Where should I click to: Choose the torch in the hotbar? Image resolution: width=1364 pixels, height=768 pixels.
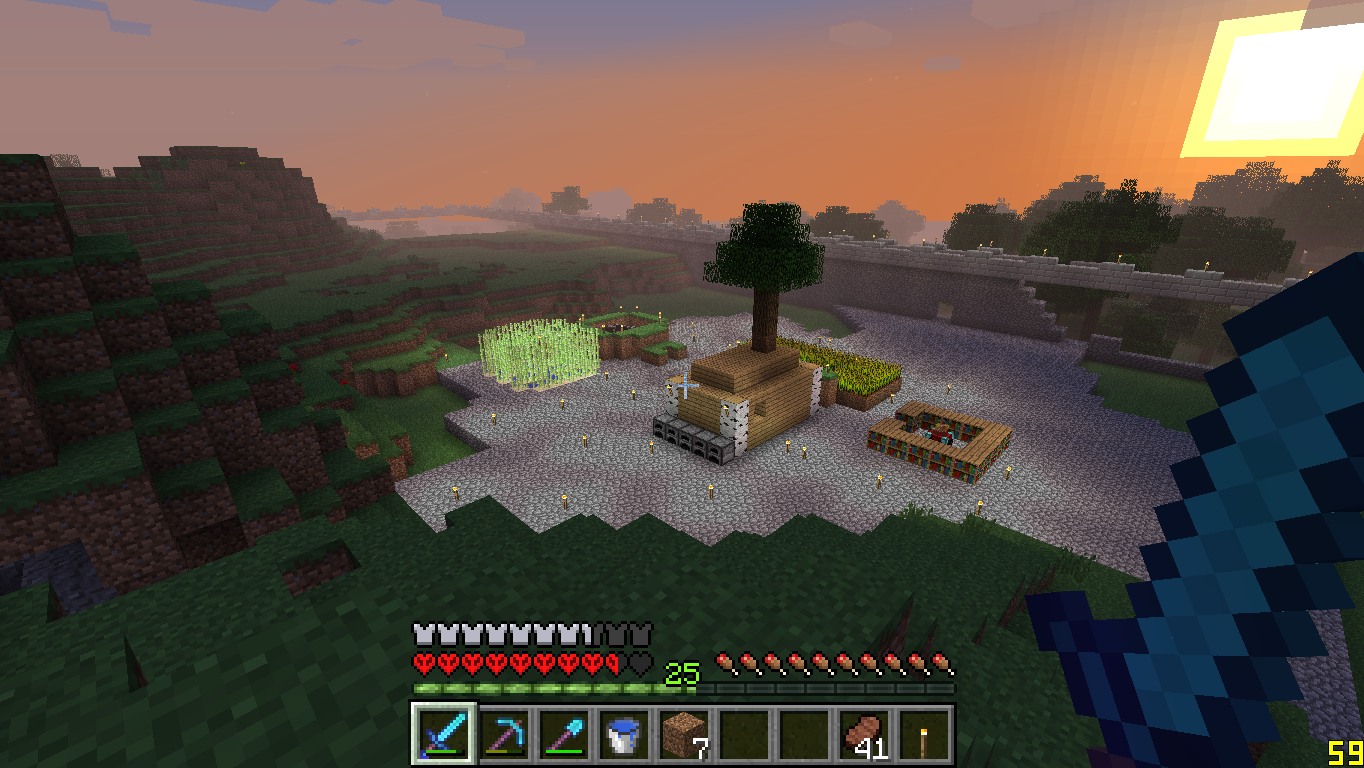pyautogui.click(x=923, y=736)
